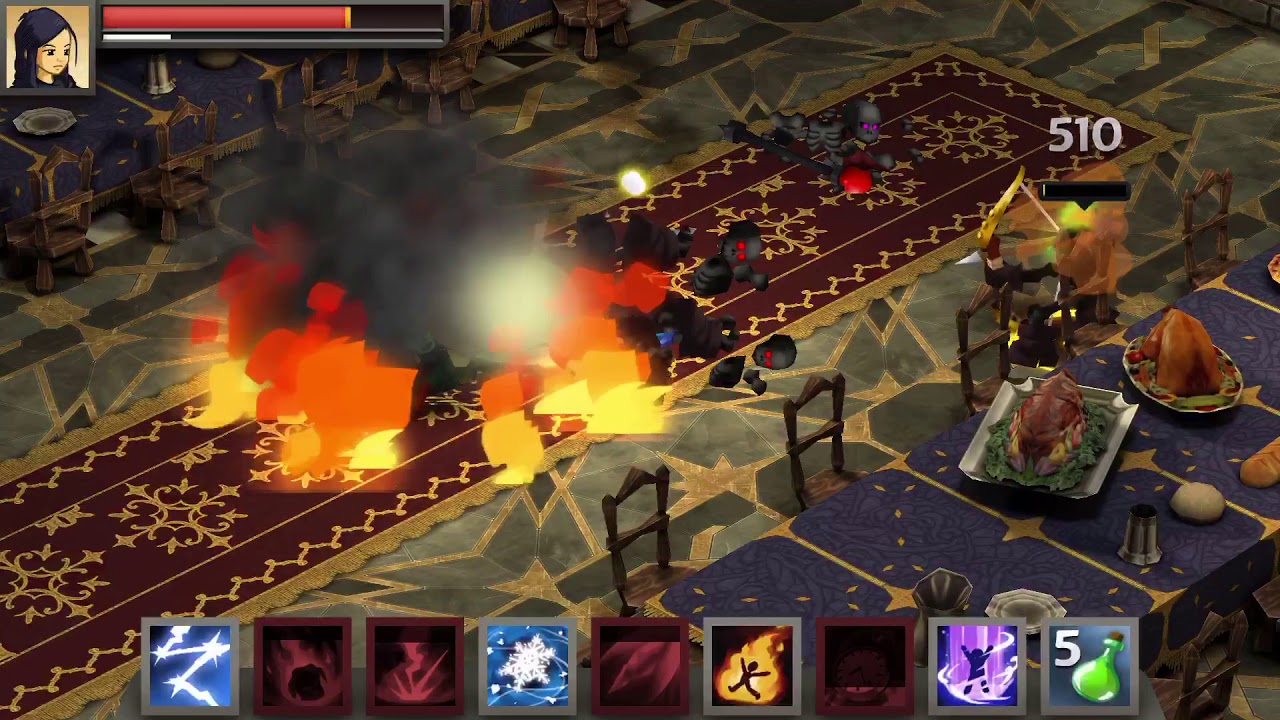The width and height of the screenshot is (1280, 720).
Task: Open the character portrait
Action: click(x=48, y=46)
